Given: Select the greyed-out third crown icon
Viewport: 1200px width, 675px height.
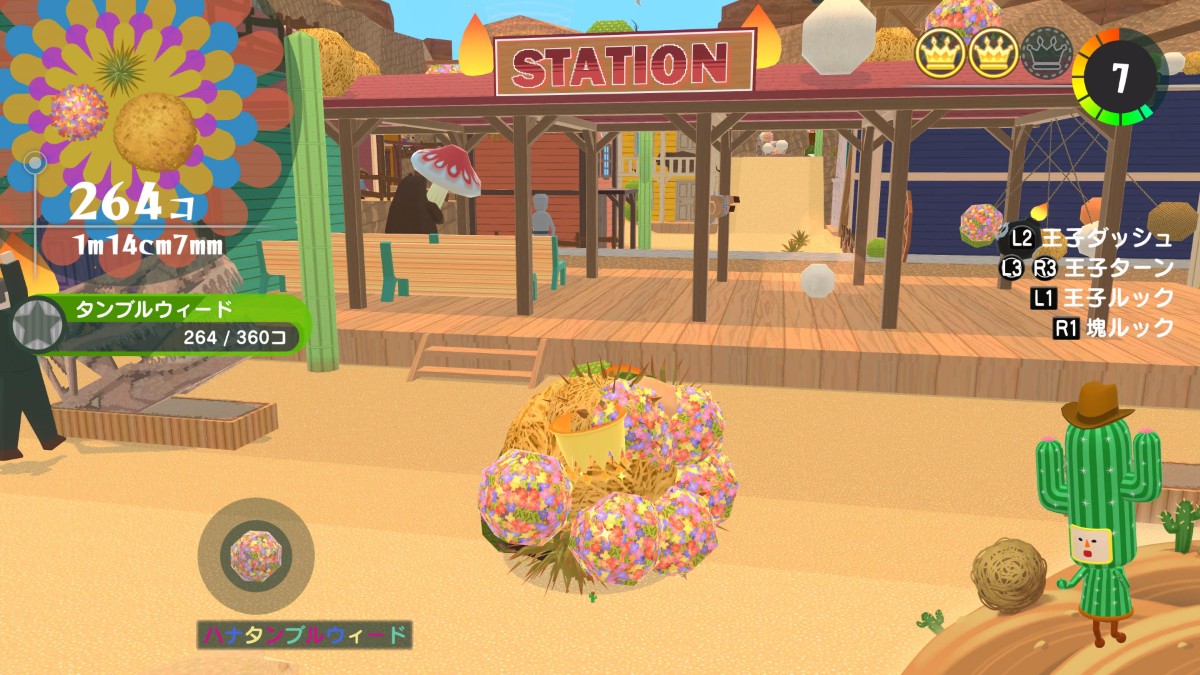Looking at the screenshot, I should (x=1046, y=53).
